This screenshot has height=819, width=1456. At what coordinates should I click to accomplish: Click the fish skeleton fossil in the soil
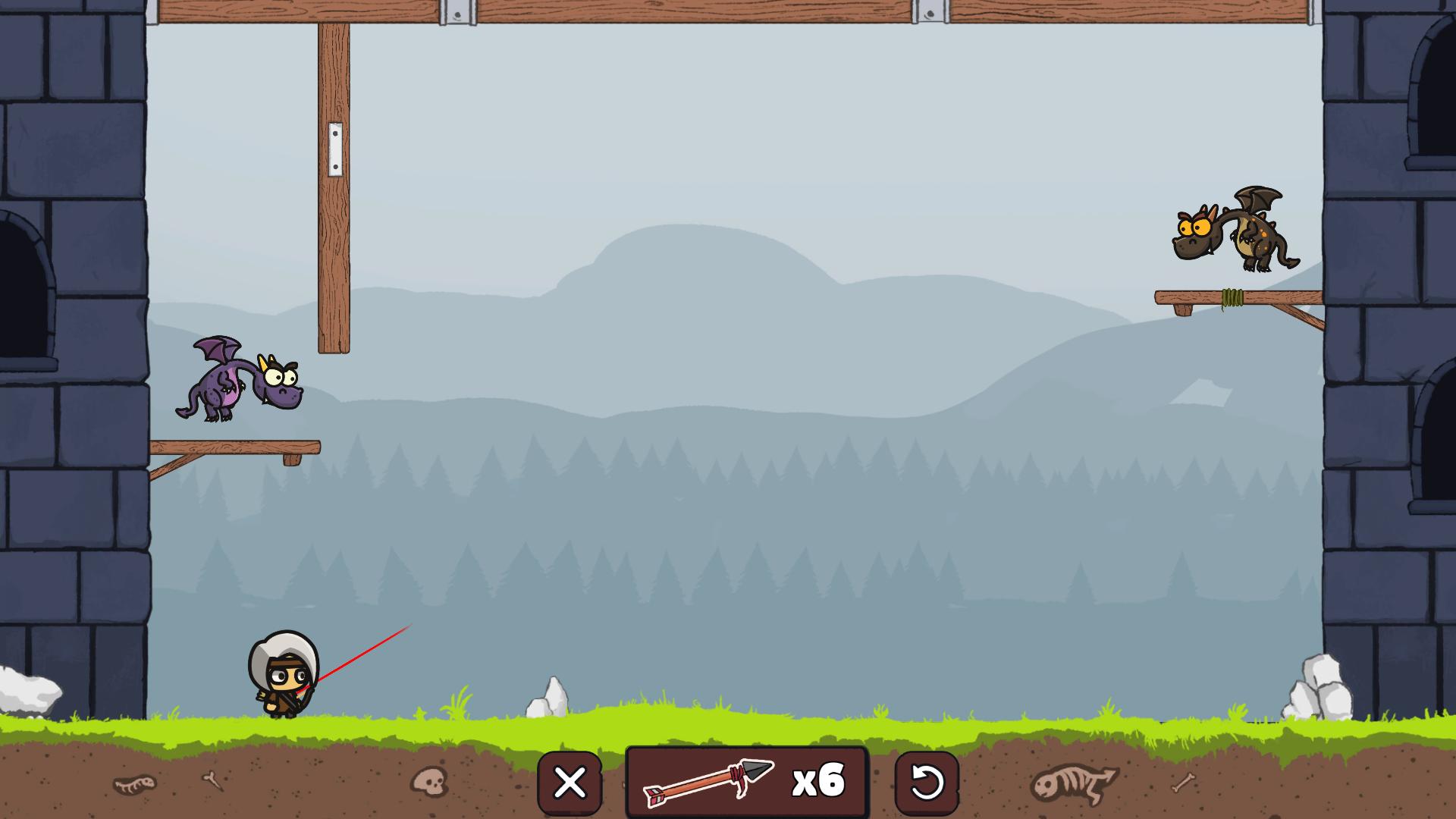(1073, 781)
